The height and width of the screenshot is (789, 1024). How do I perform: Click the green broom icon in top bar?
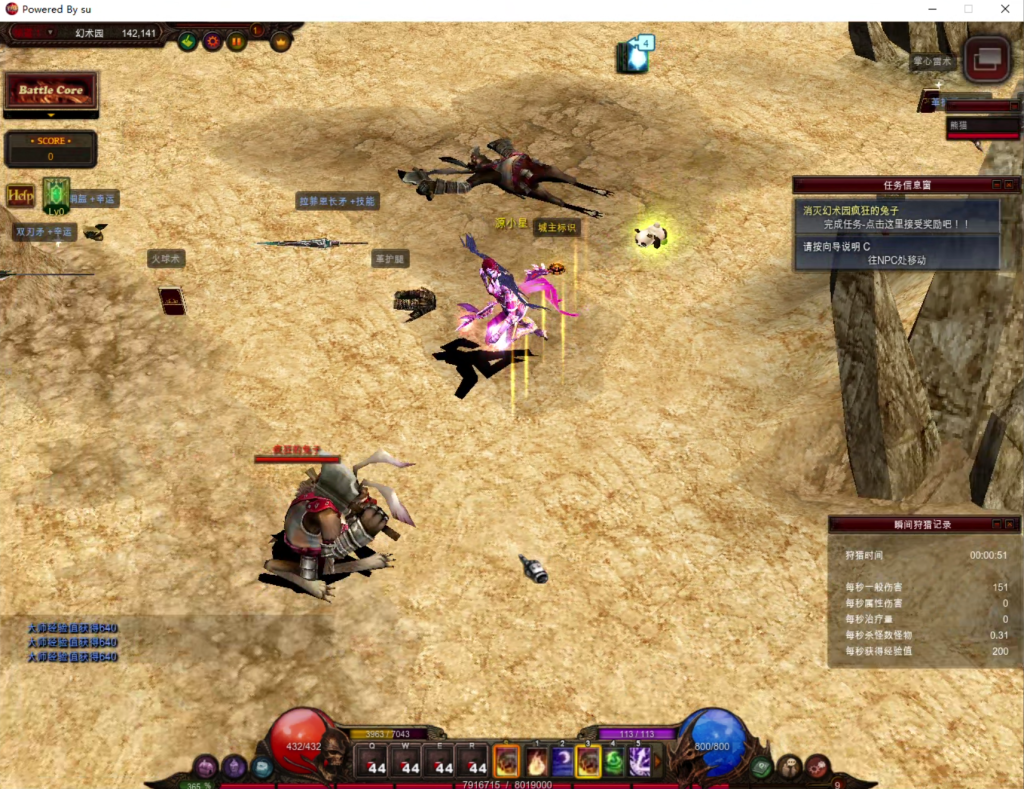pos(187,41)
